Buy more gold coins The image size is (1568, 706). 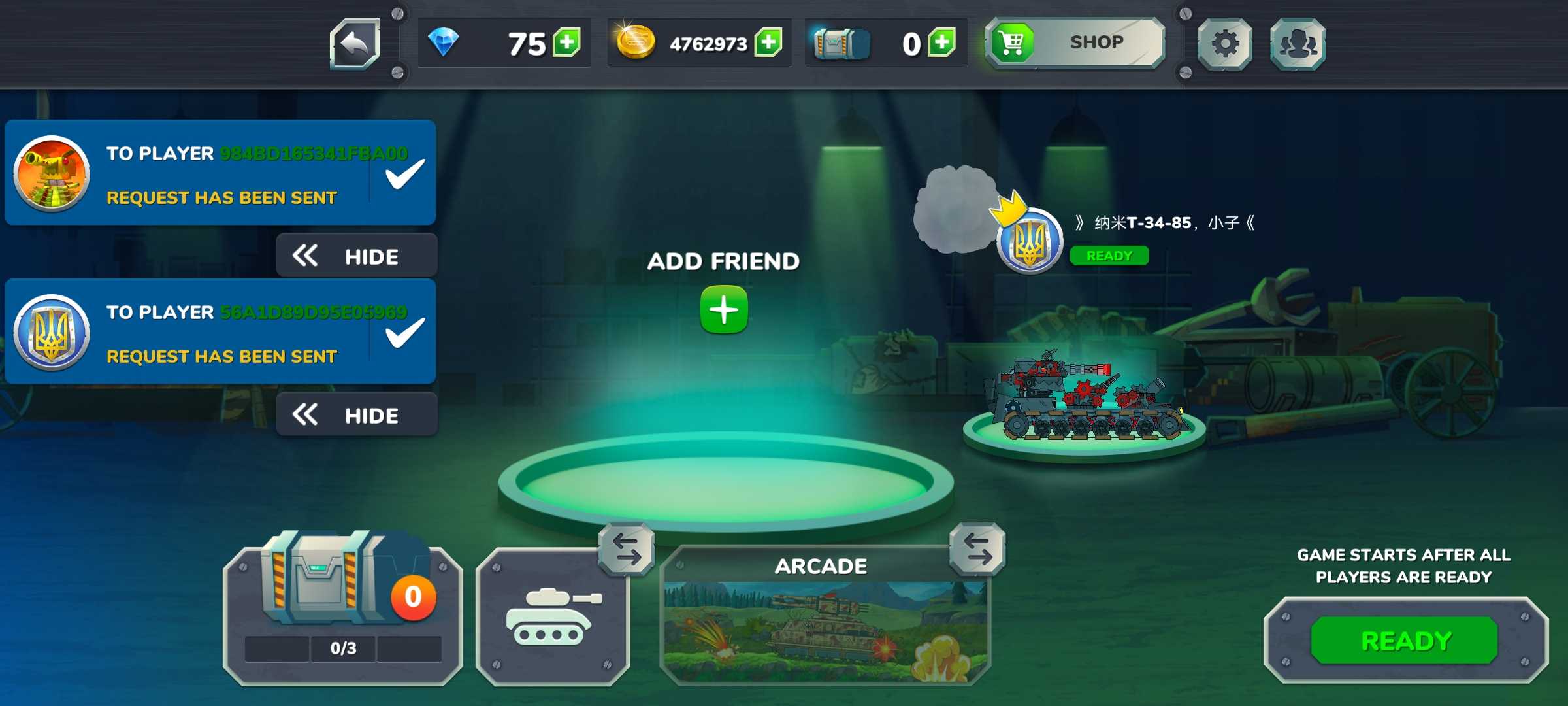768,43
